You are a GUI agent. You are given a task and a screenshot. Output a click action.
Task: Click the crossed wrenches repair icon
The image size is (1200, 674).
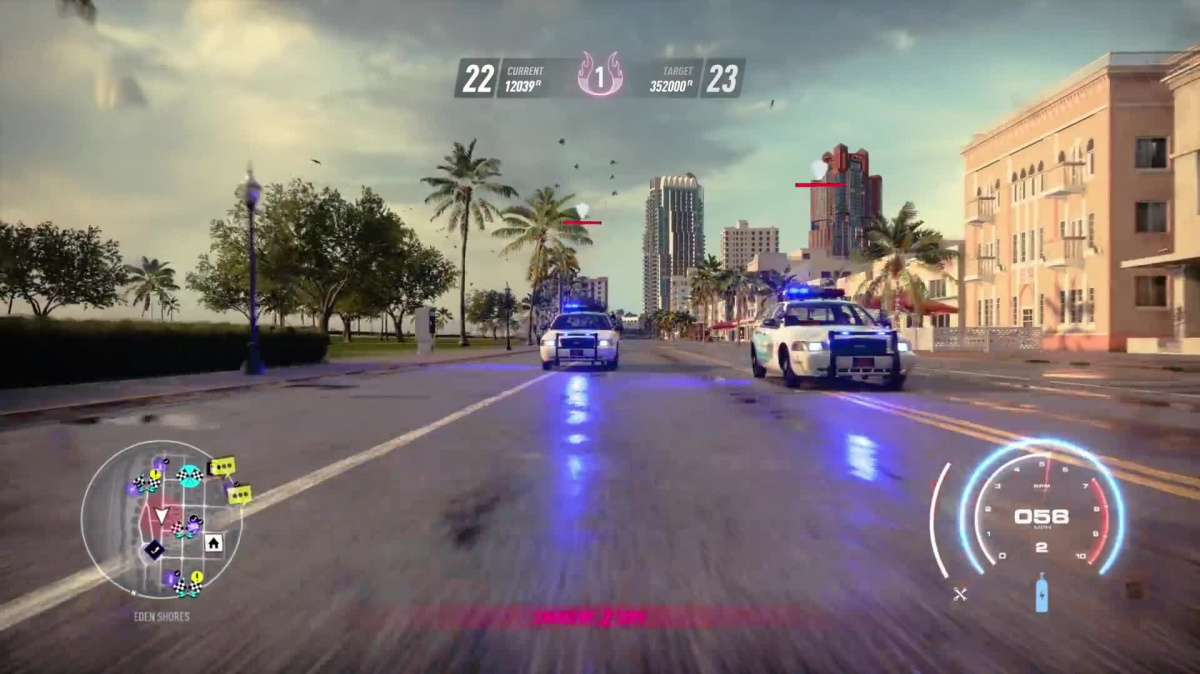click(x=960, y=594)
